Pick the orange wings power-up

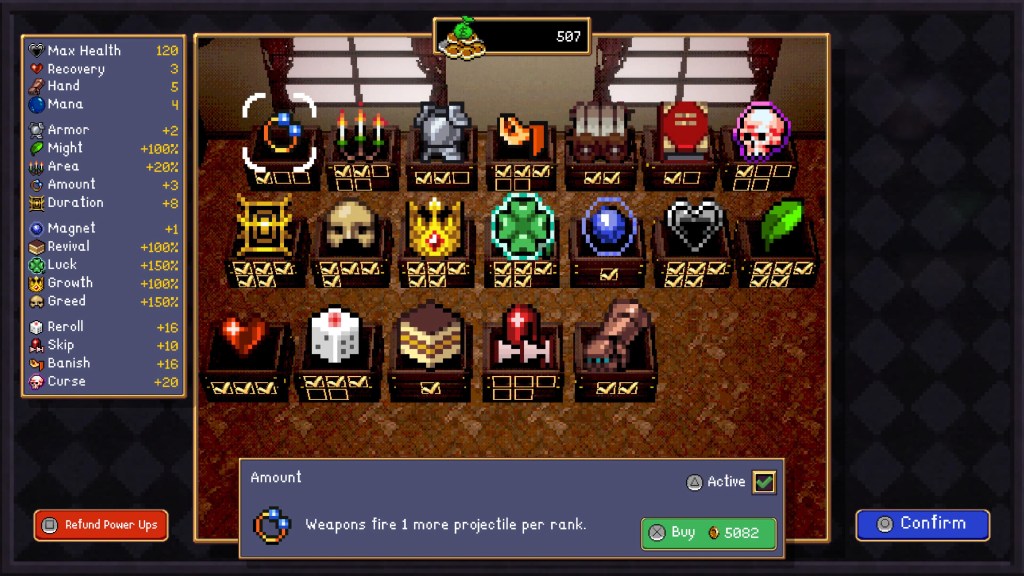pyautogui.click(x=520, y=135)
